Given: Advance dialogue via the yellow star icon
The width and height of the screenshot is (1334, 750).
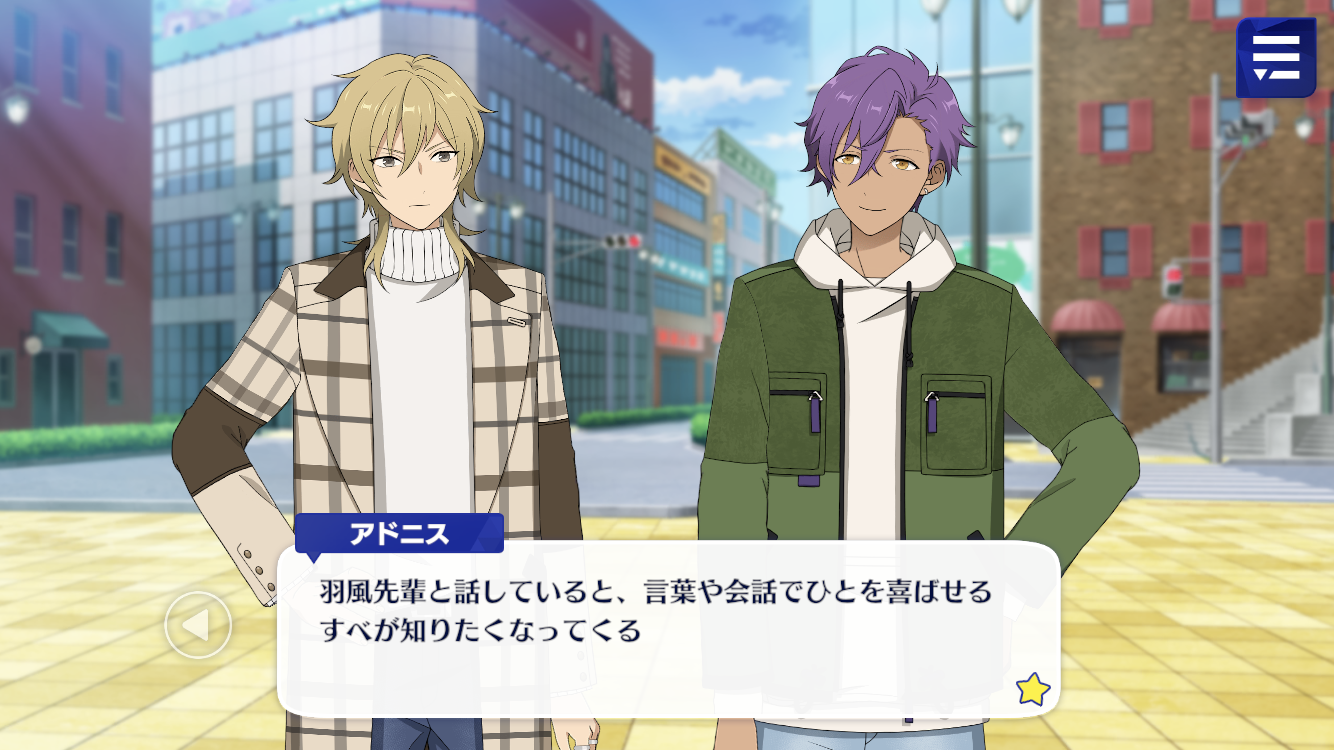Looking at the screenshot, I should [1032, 689].
